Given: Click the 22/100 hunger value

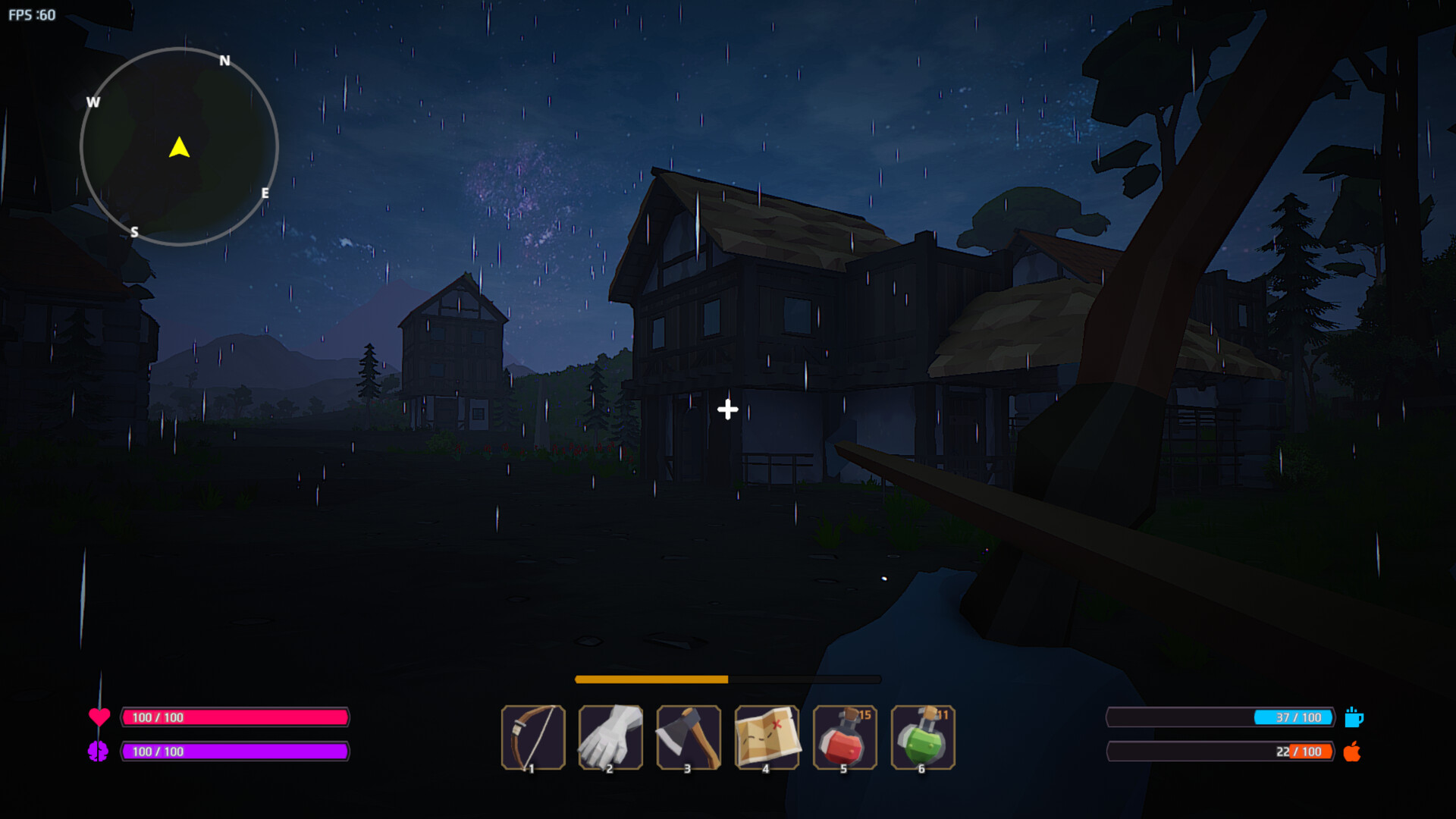Looking at the screenshot, I should tap(1298, 752).
